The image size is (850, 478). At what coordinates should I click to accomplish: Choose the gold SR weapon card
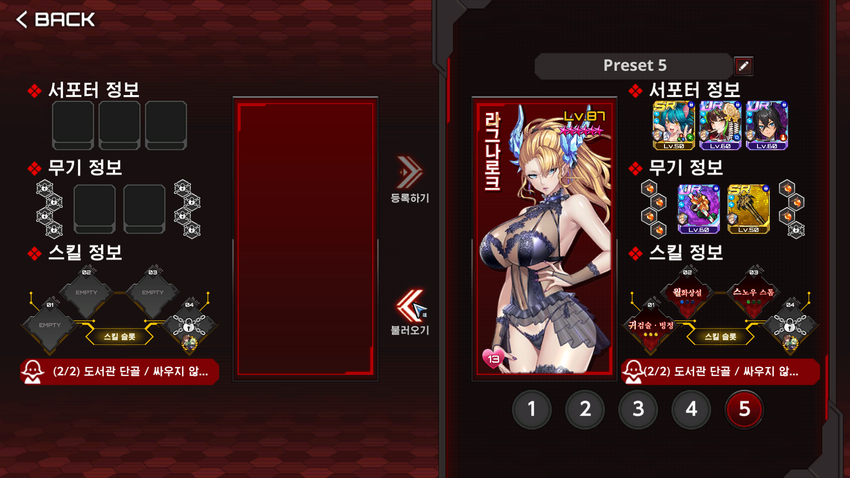point(747,206)
